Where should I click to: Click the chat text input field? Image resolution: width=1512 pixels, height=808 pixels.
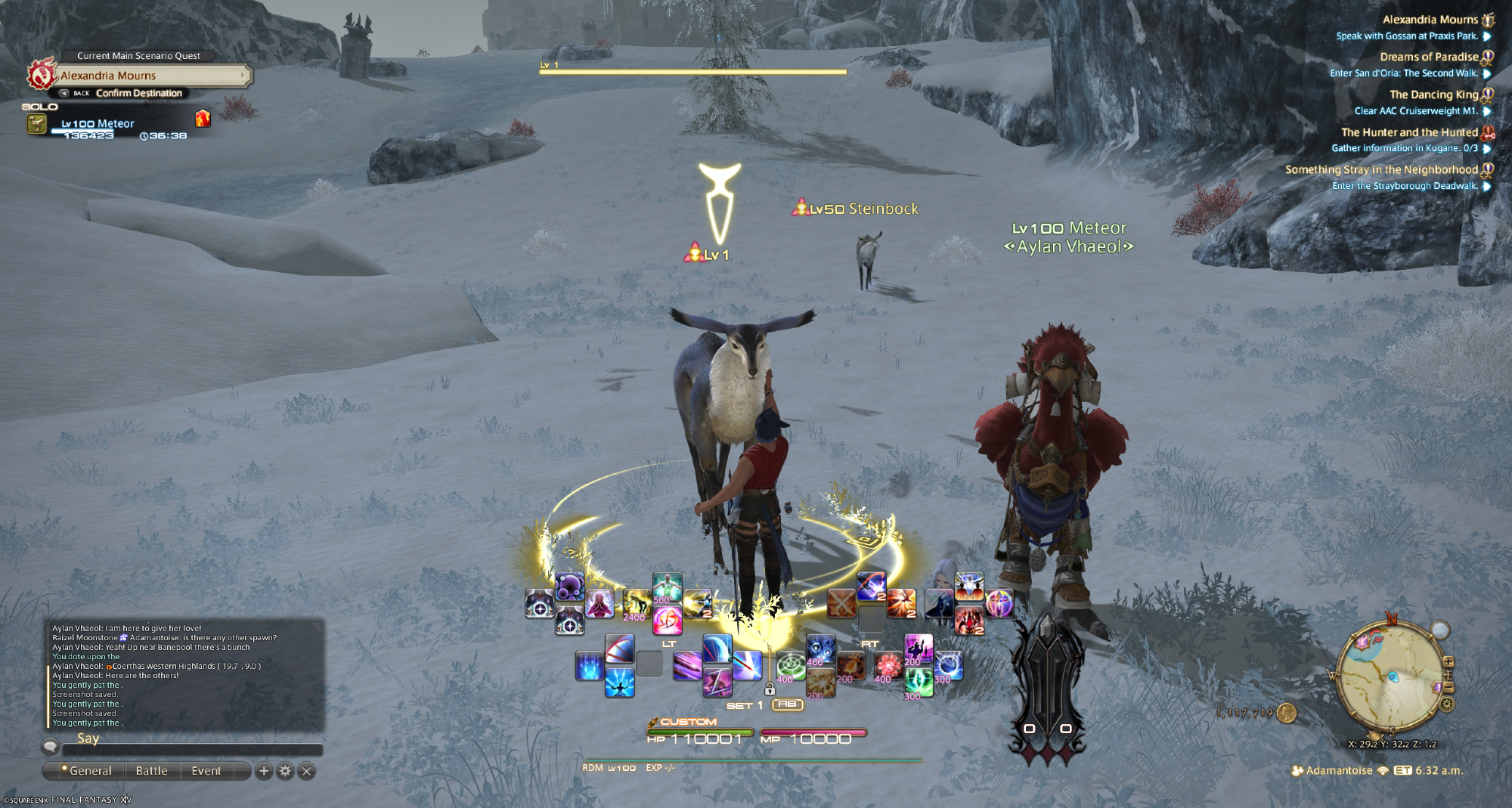pyautogui.click(x=193, y=750)
